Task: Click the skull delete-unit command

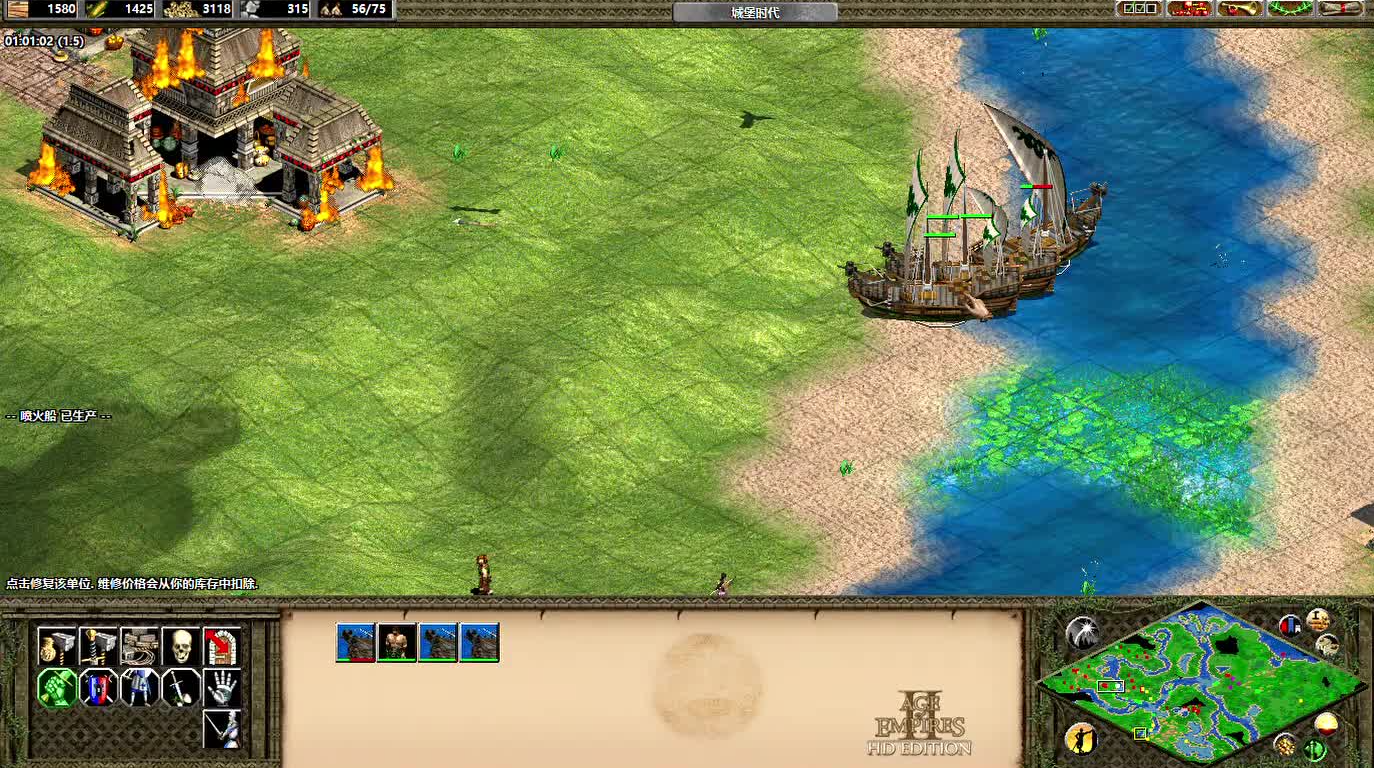Action: [180, 647]
